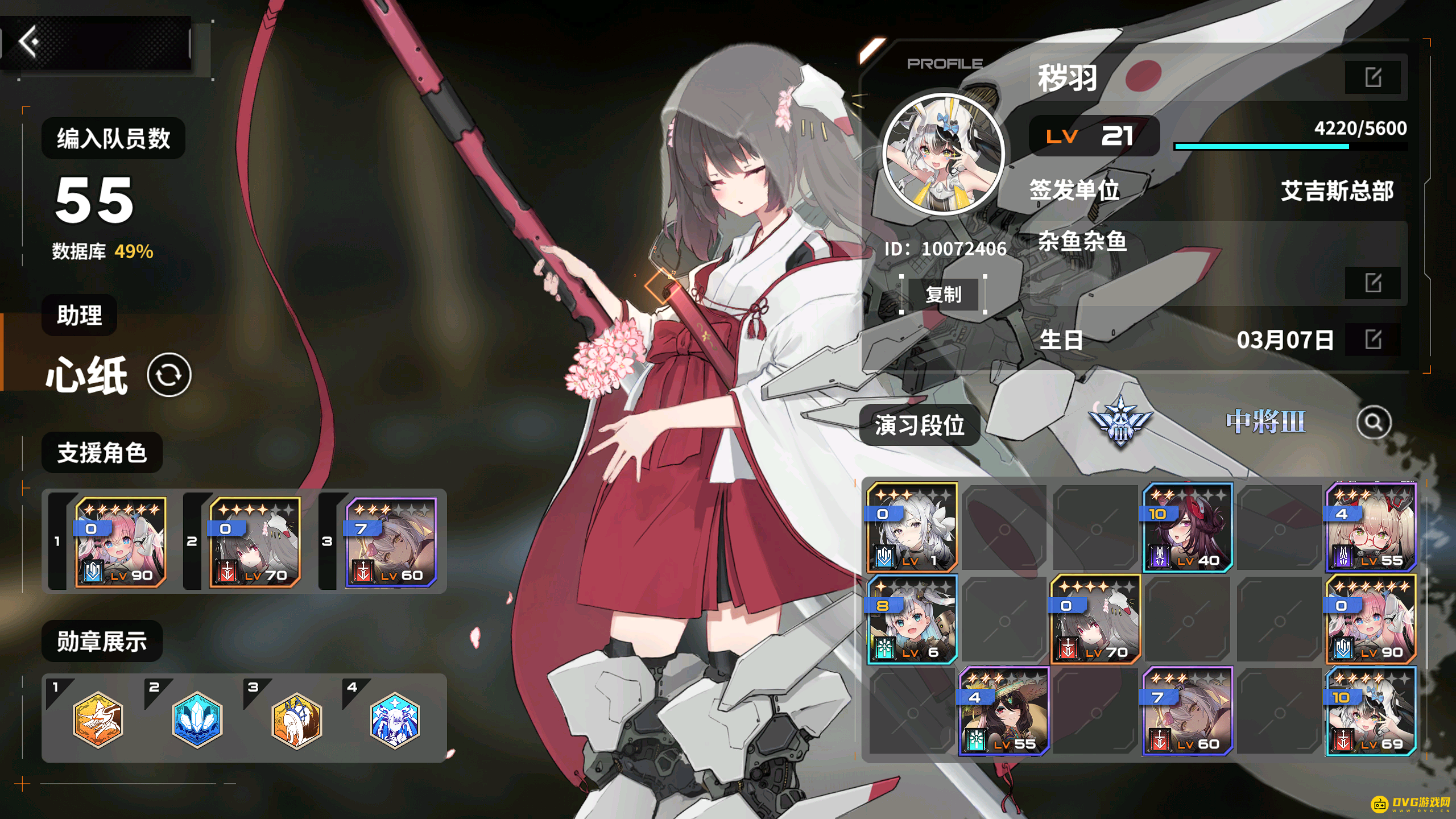
Task: Select the first fox medal in 勋章展示
Action: [x=98, y=720]
